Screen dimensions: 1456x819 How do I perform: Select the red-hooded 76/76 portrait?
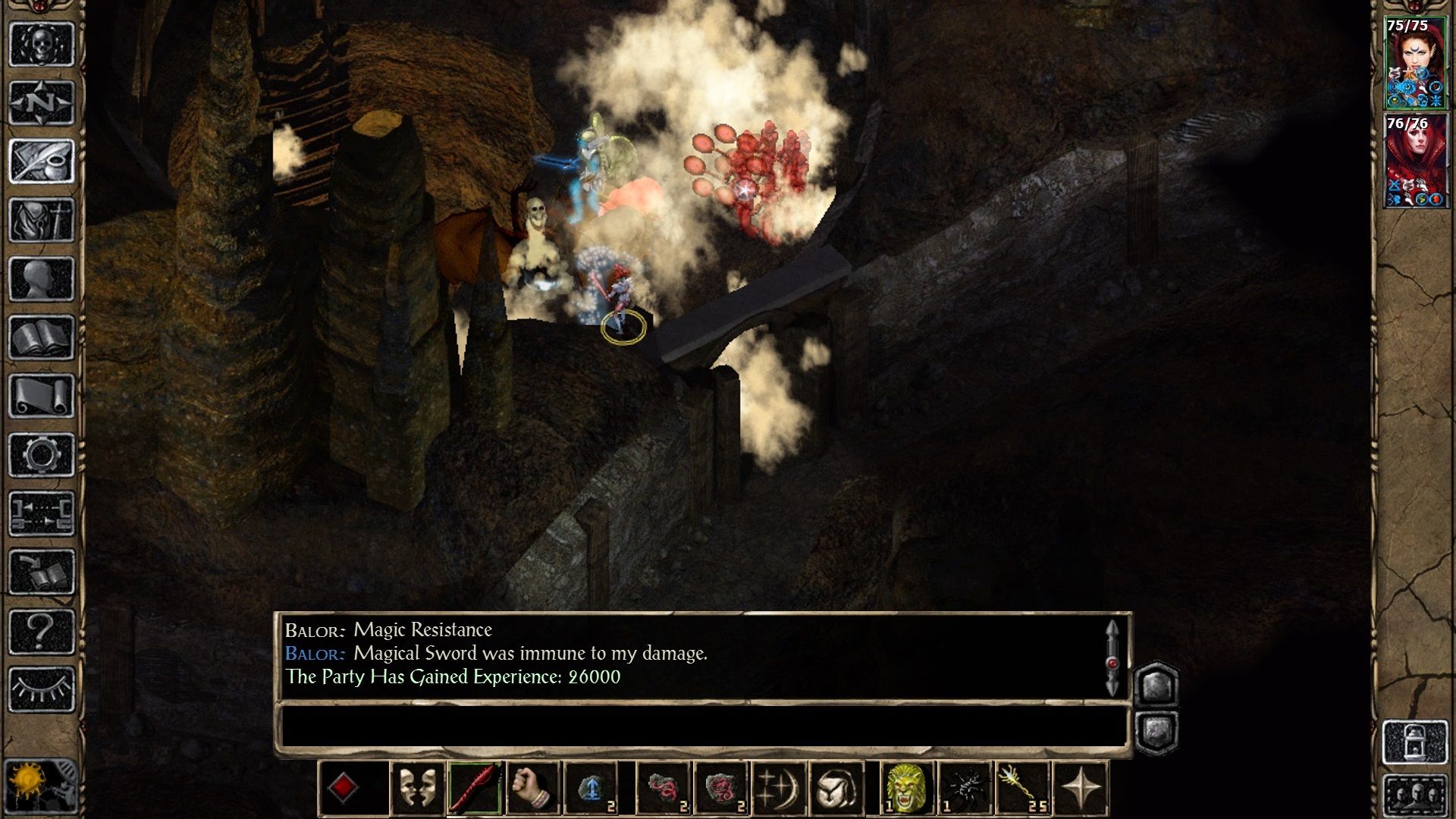tap(1415, 161)
